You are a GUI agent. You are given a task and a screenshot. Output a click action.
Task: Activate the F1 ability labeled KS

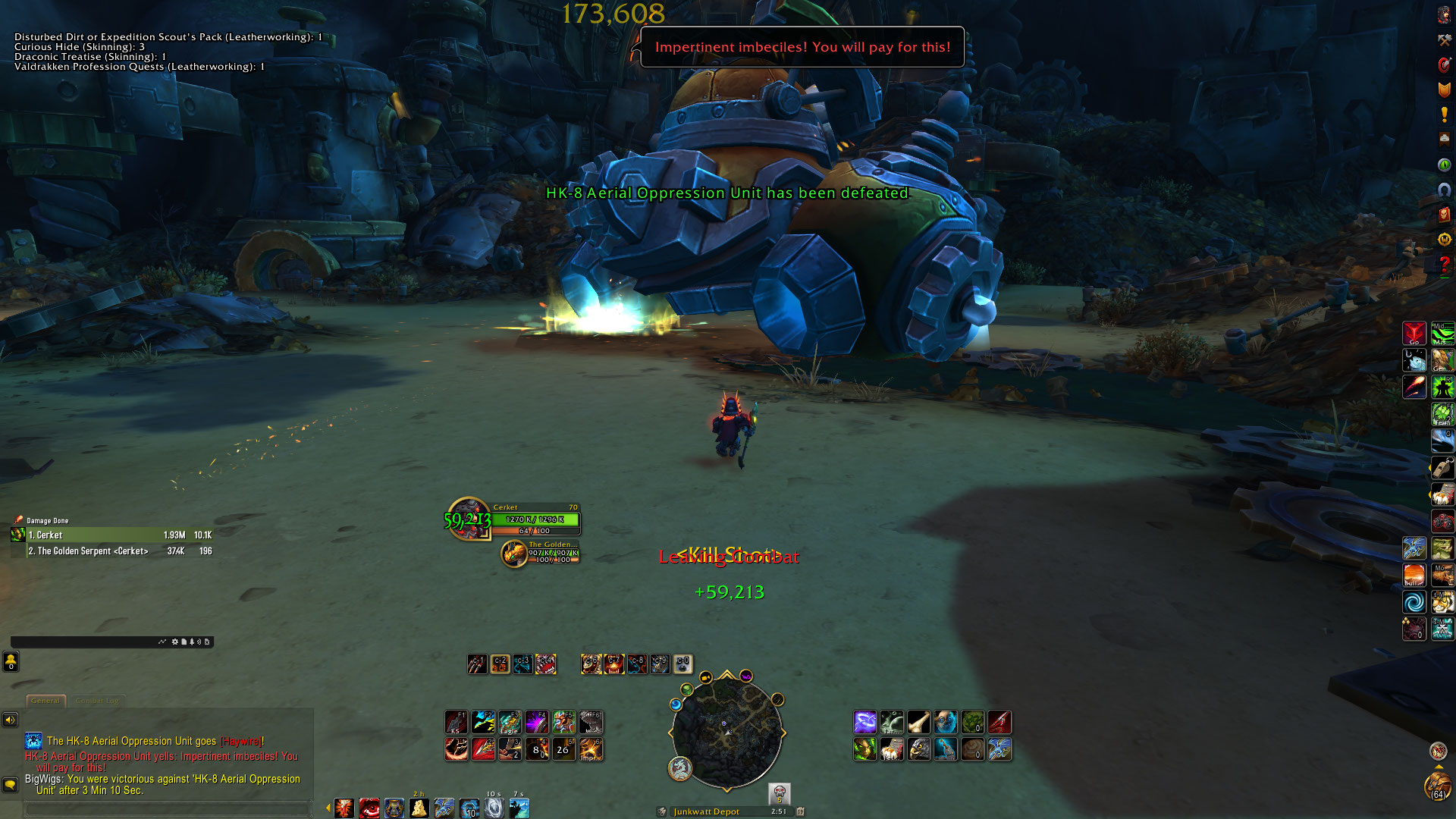click(457, 722)
